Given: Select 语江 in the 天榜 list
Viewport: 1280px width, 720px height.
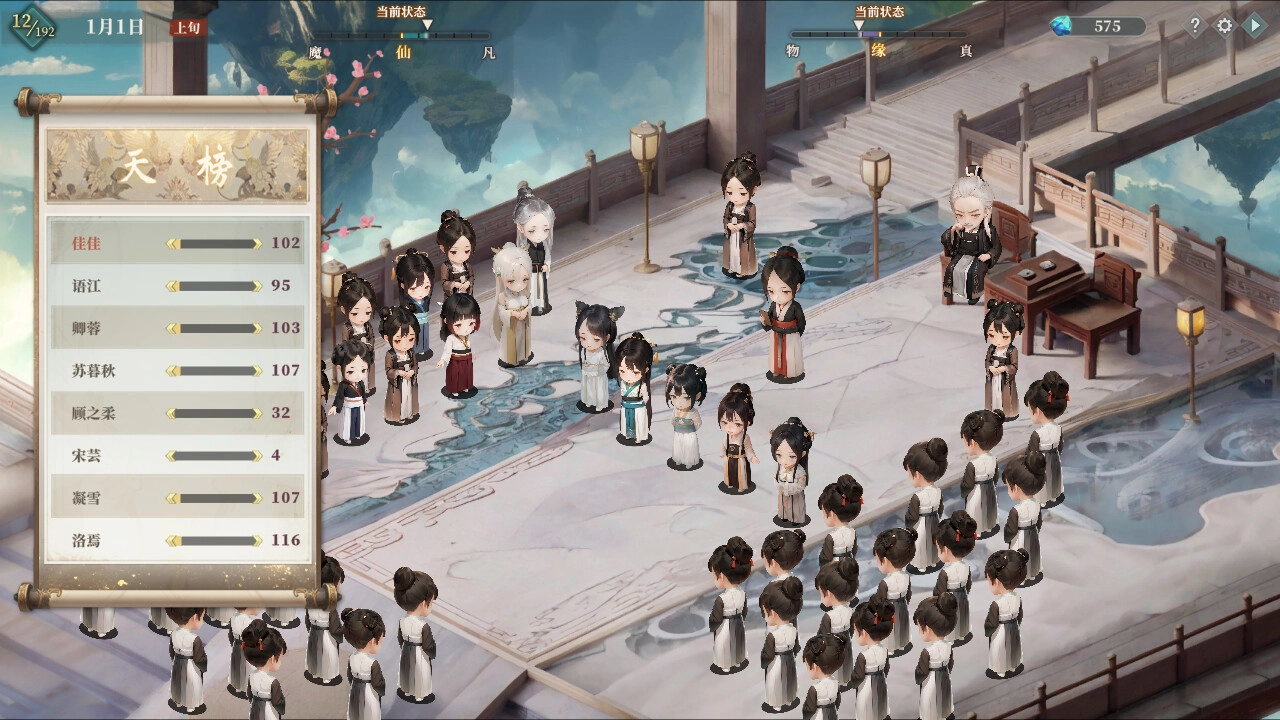Looking at the screenshot, I should click(x=177, y=286).
